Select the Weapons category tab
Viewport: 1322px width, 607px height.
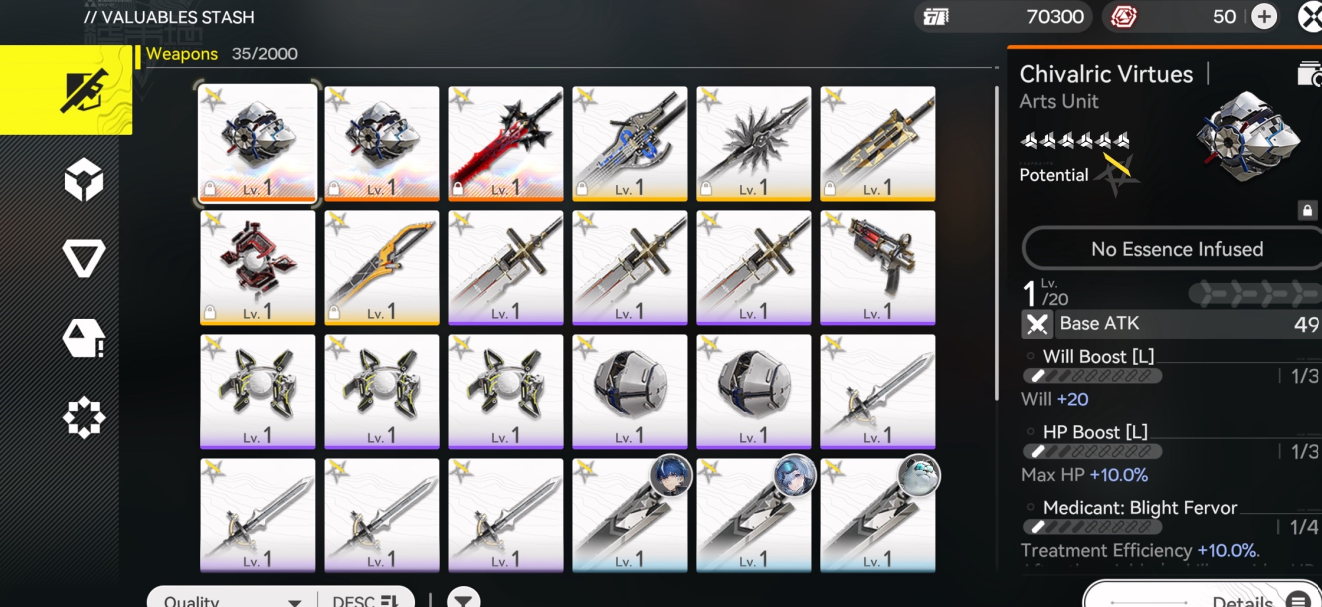click(66, 90)
